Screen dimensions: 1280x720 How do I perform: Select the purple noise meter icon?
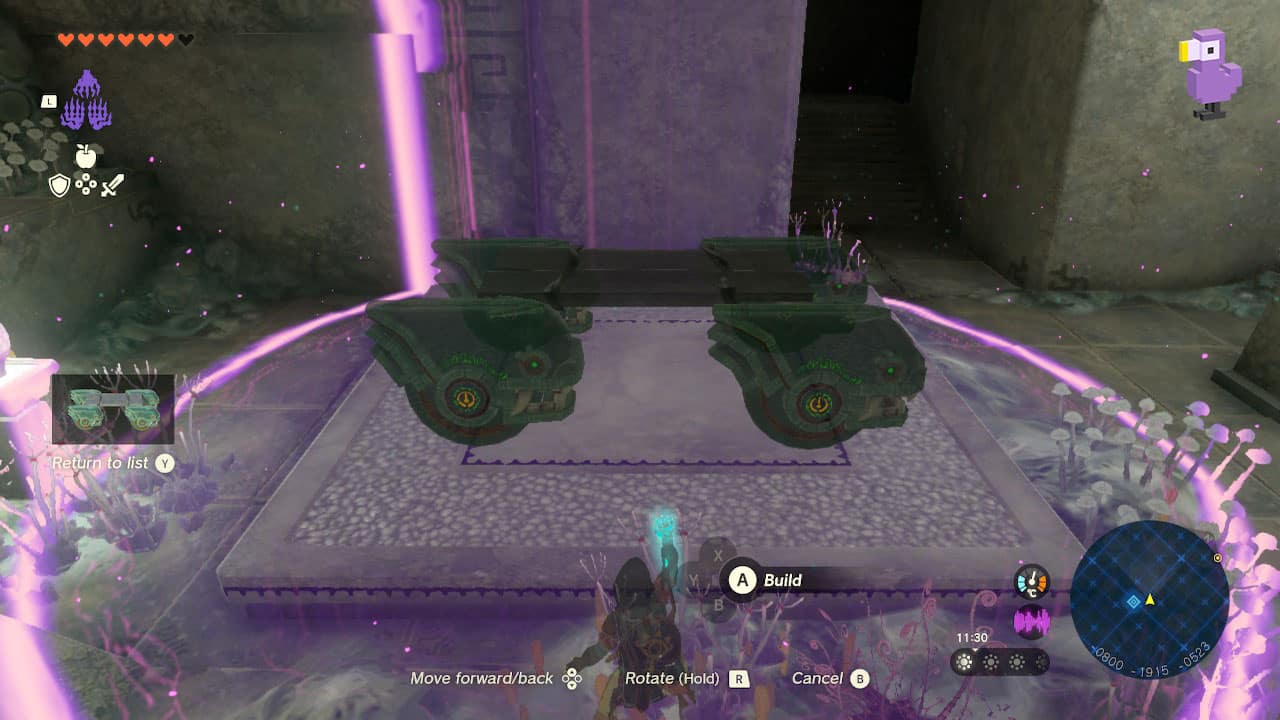[x=1032, y=620]
